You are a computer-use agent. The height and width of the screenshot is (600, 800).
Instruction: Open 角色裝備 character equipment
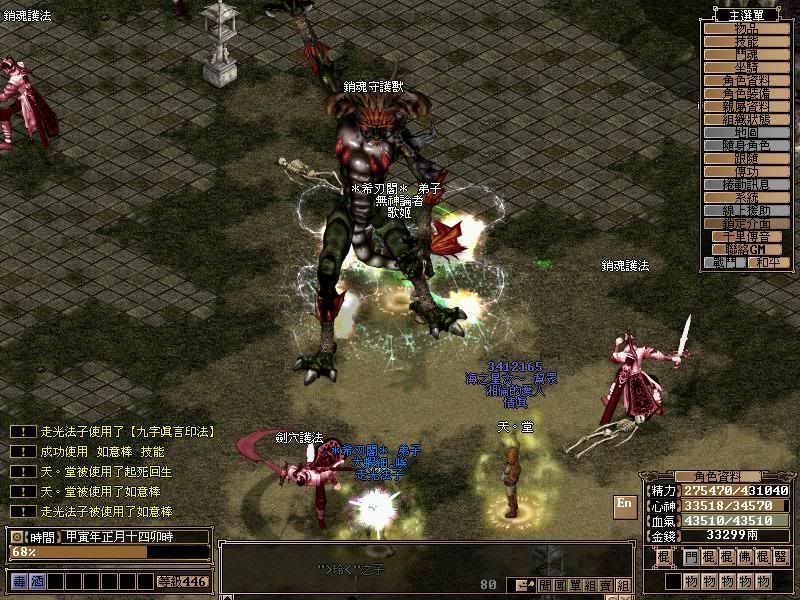[747, 94]
